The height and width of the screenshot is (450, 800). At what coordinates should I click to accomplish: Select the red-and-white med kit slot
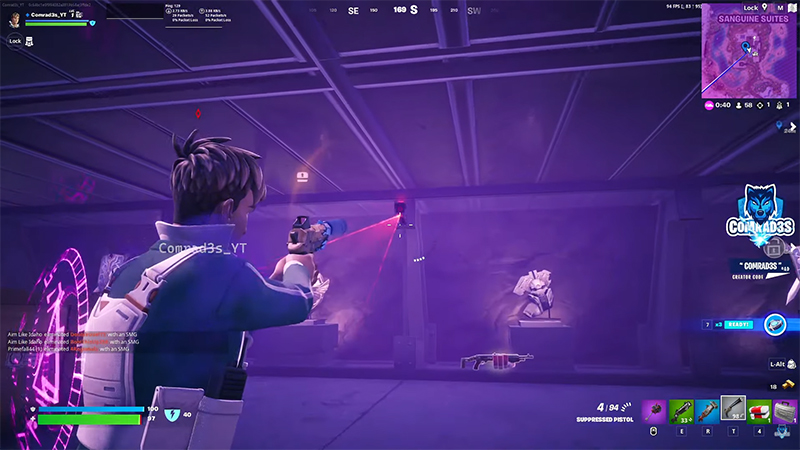point(760,410)
